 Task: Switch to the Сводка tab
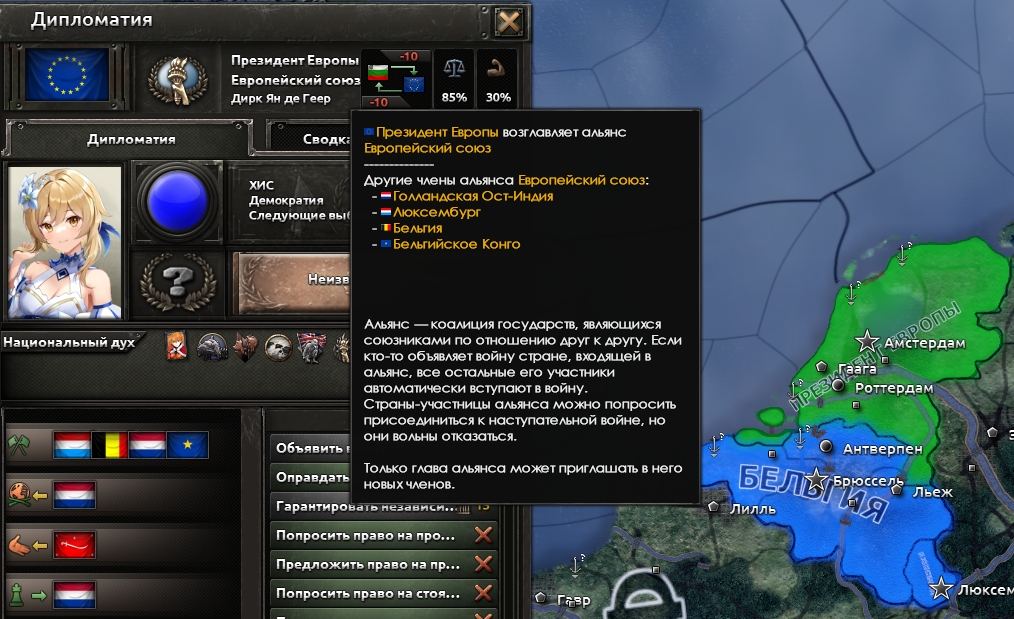[x=309, y=139]
